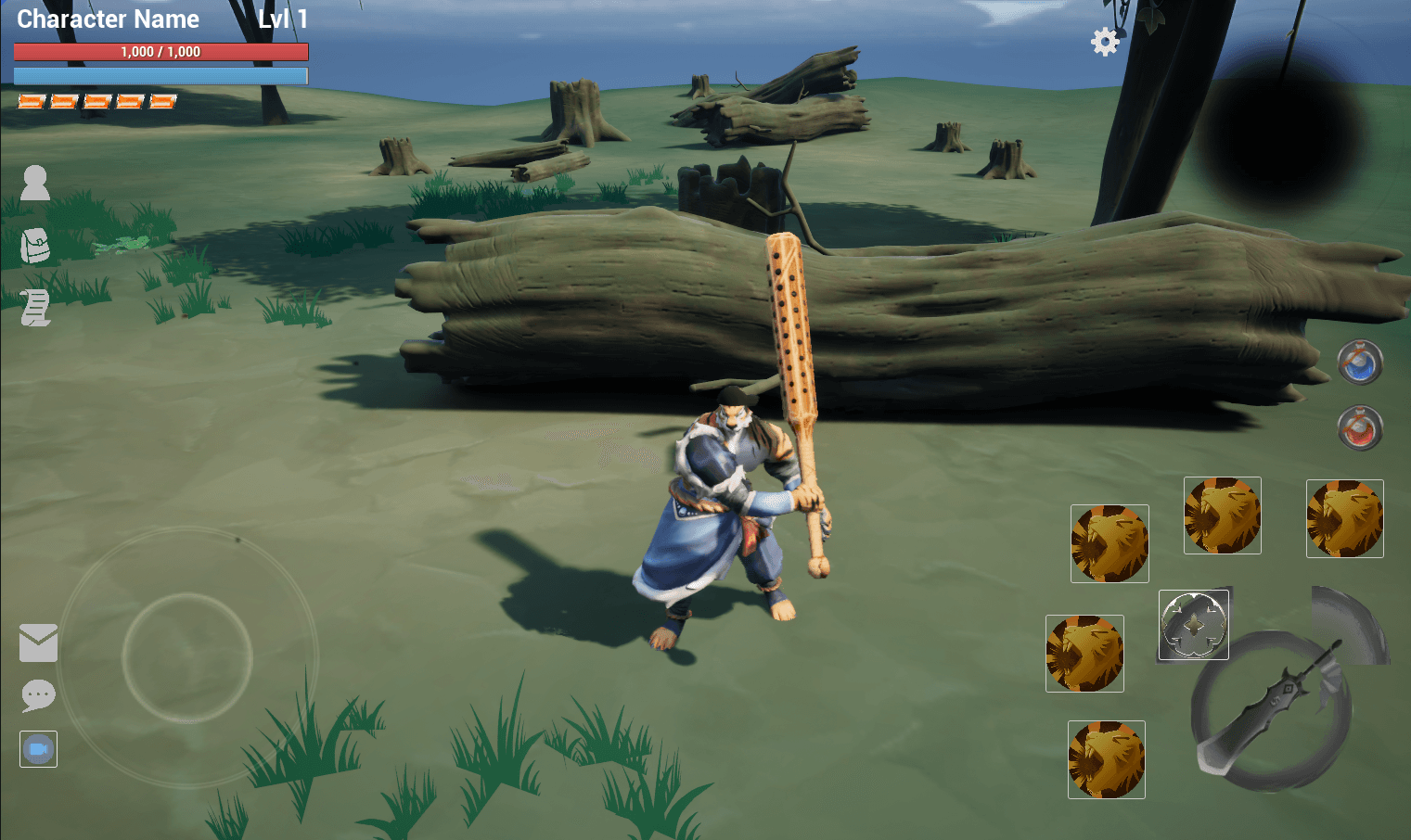
Task: Open the quest log scroll icon
Action: click(x=35, y=308)
